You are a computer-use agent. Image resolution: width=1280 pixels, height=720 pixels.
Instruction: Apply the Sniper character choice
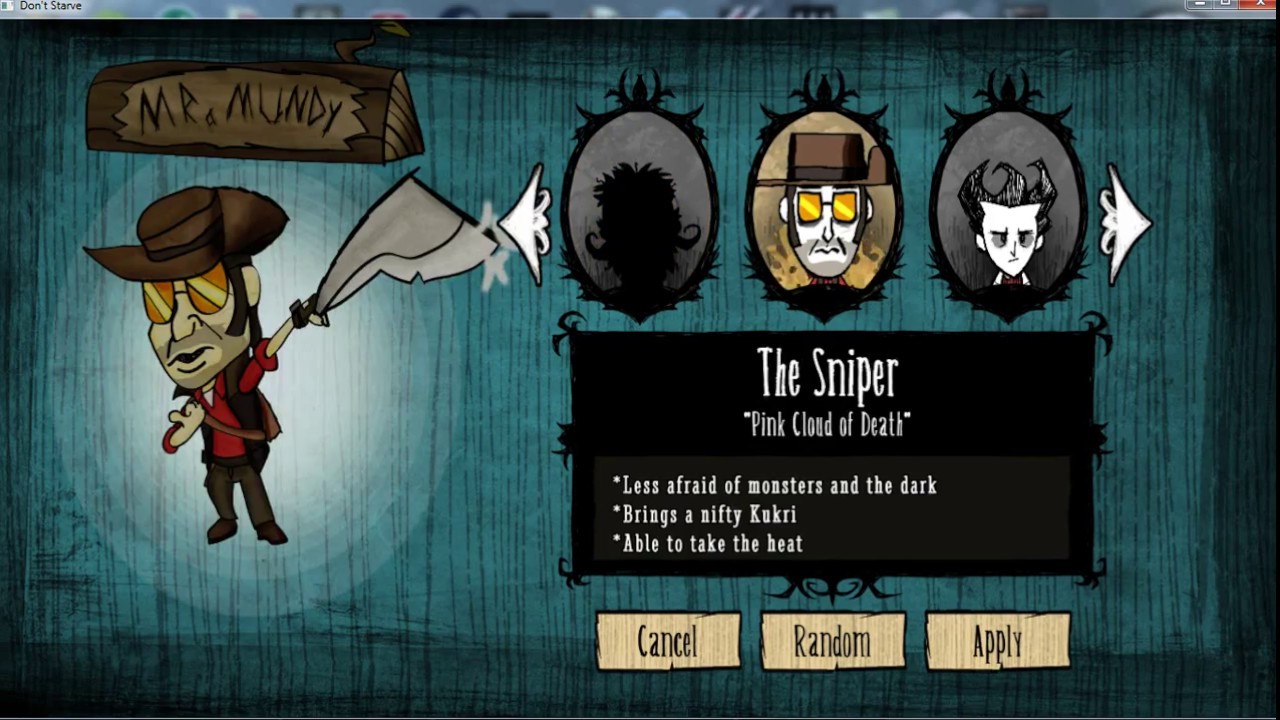click(997, 642)
